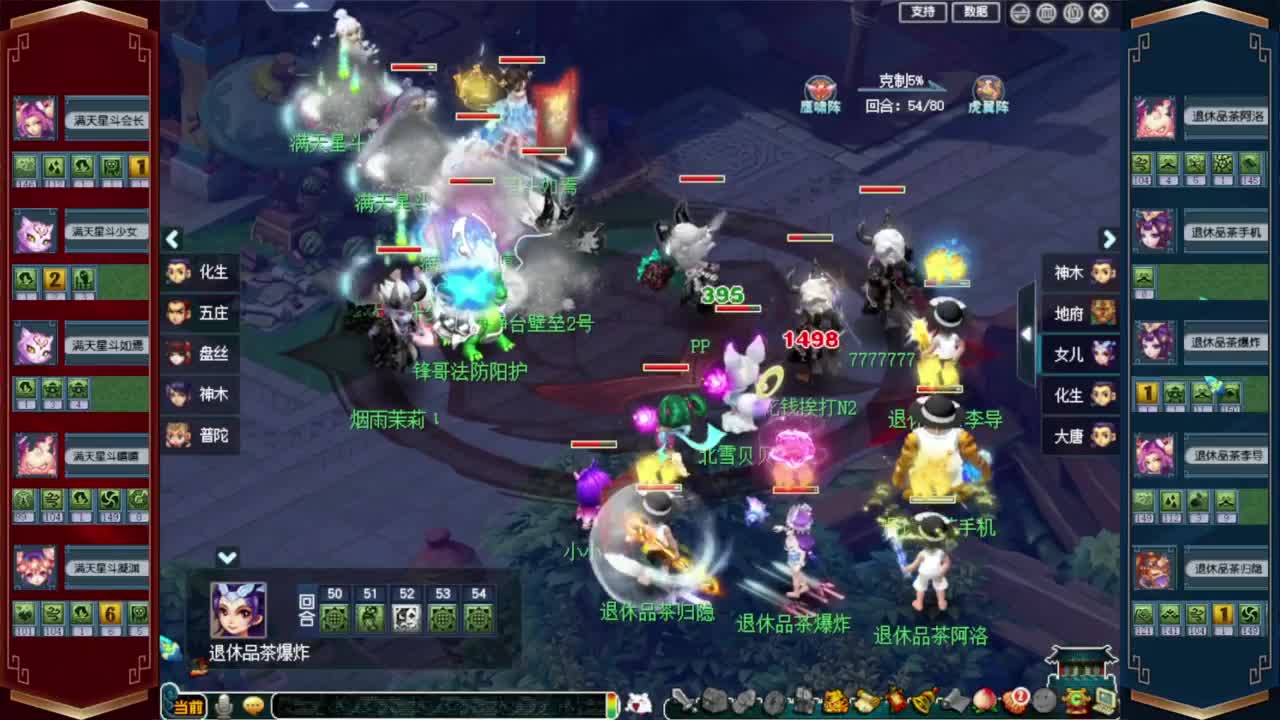Click the 支持 button at top right
Image resolution: width=1280 pixels, height=720 pixels.
pyautogui.click(x=921, y=12)
